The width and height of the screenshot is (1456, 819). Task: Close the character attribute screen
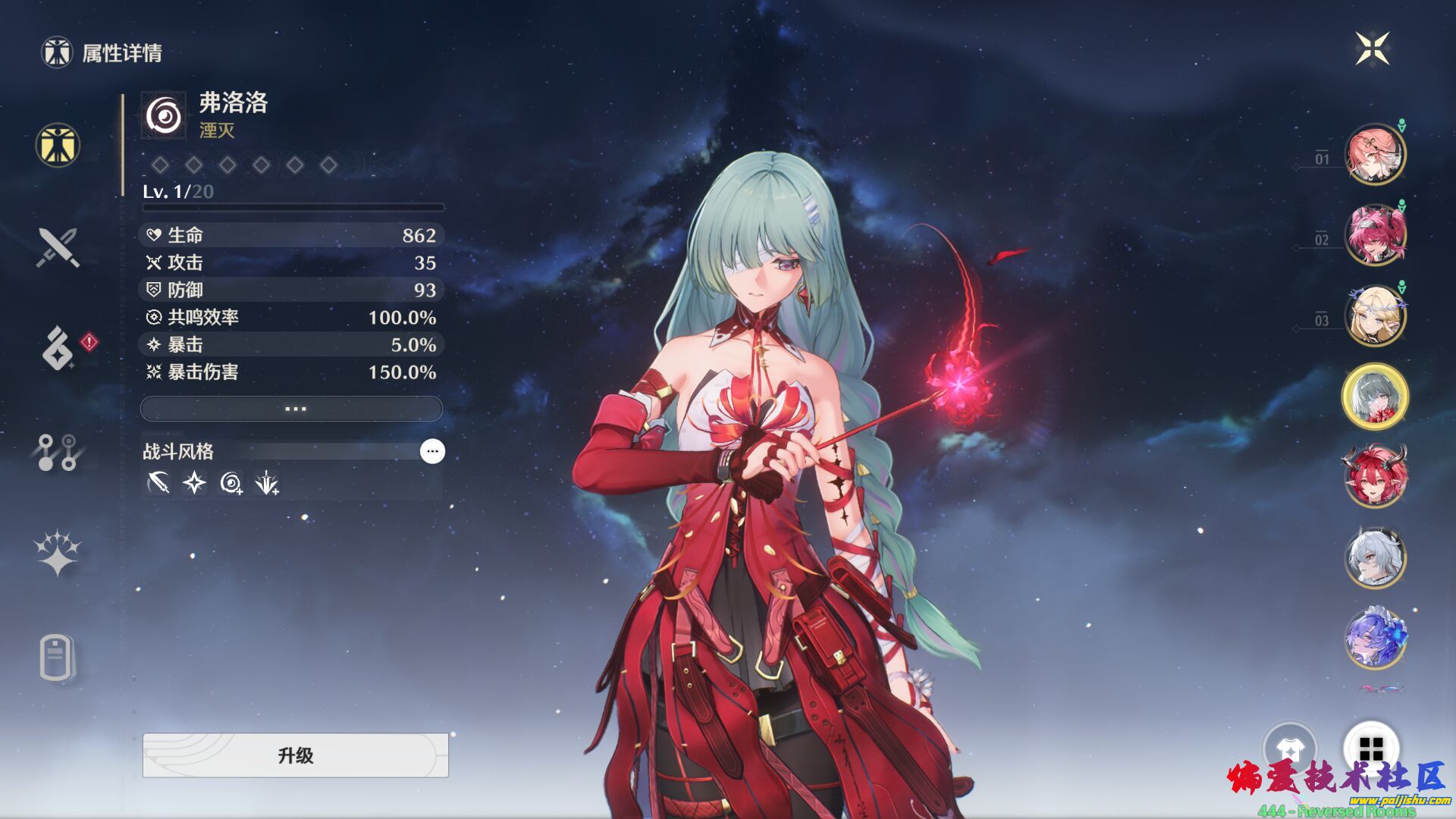[x=1373, y=49]
